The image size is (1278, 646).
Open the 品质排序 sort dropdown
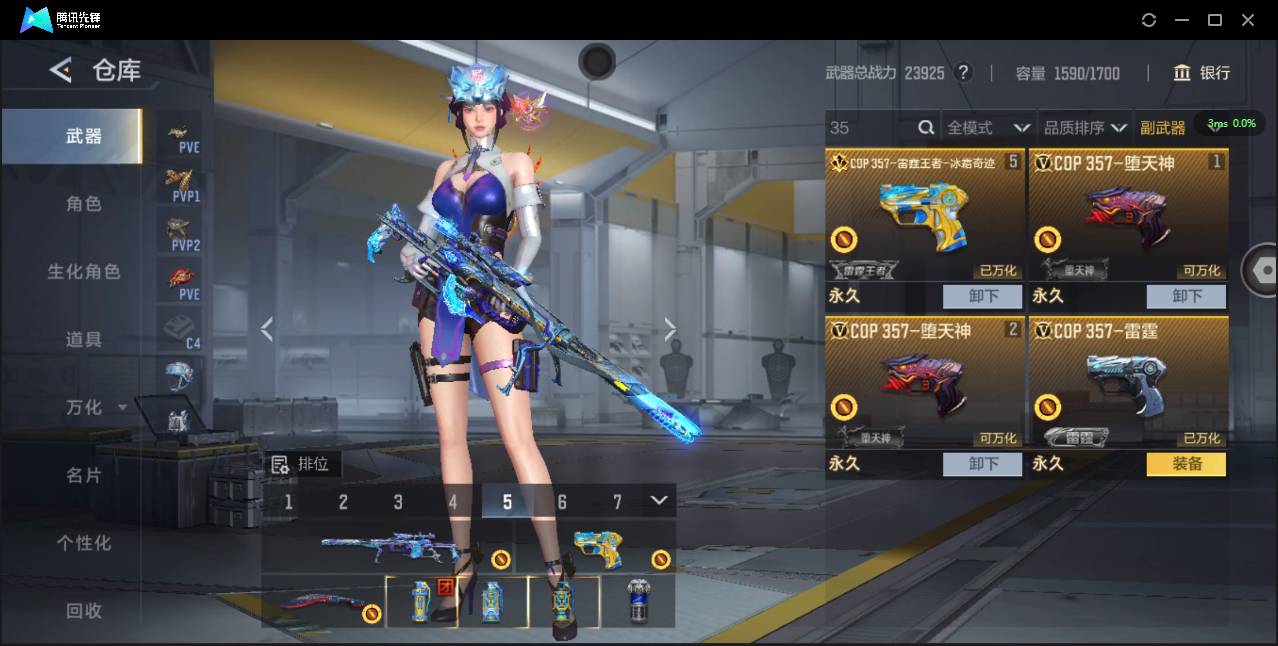click(1085, 128)
